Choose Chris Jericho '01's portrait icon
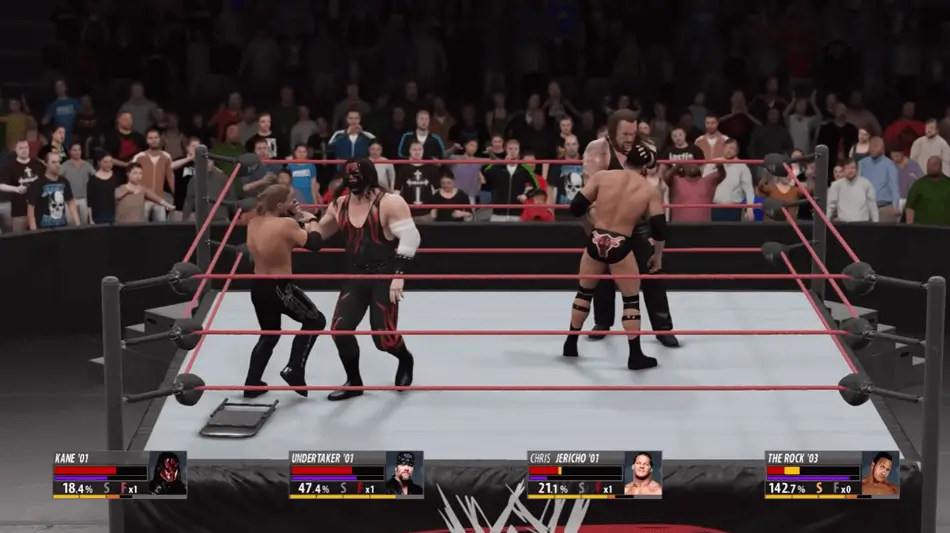This screenshot has height=533, width=950. pyautogui.click(x=642, y=474)
